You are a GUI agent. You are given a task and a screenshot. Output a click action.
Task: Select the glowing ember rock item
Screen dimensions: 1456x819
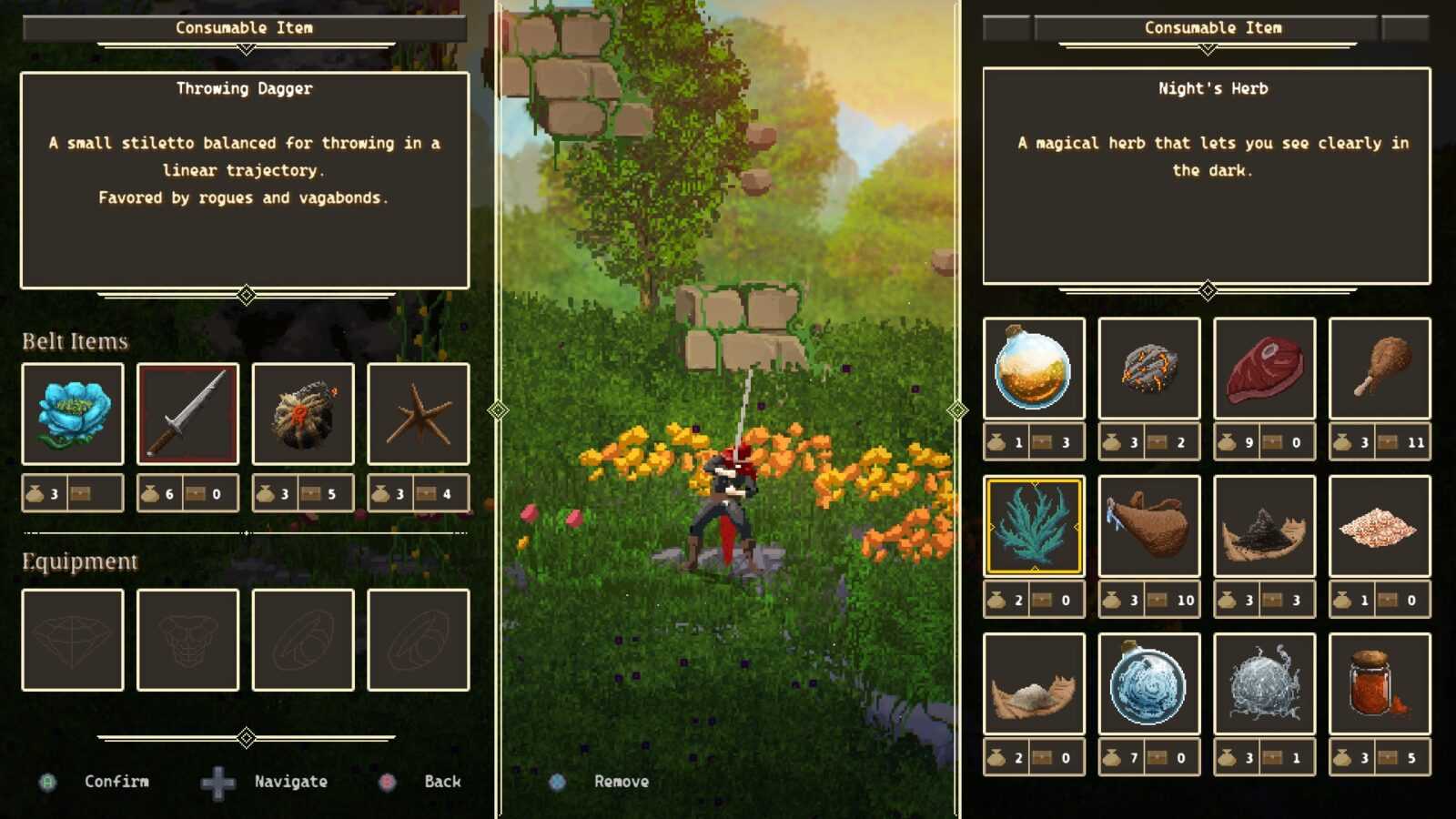[x=1149, y=369]
